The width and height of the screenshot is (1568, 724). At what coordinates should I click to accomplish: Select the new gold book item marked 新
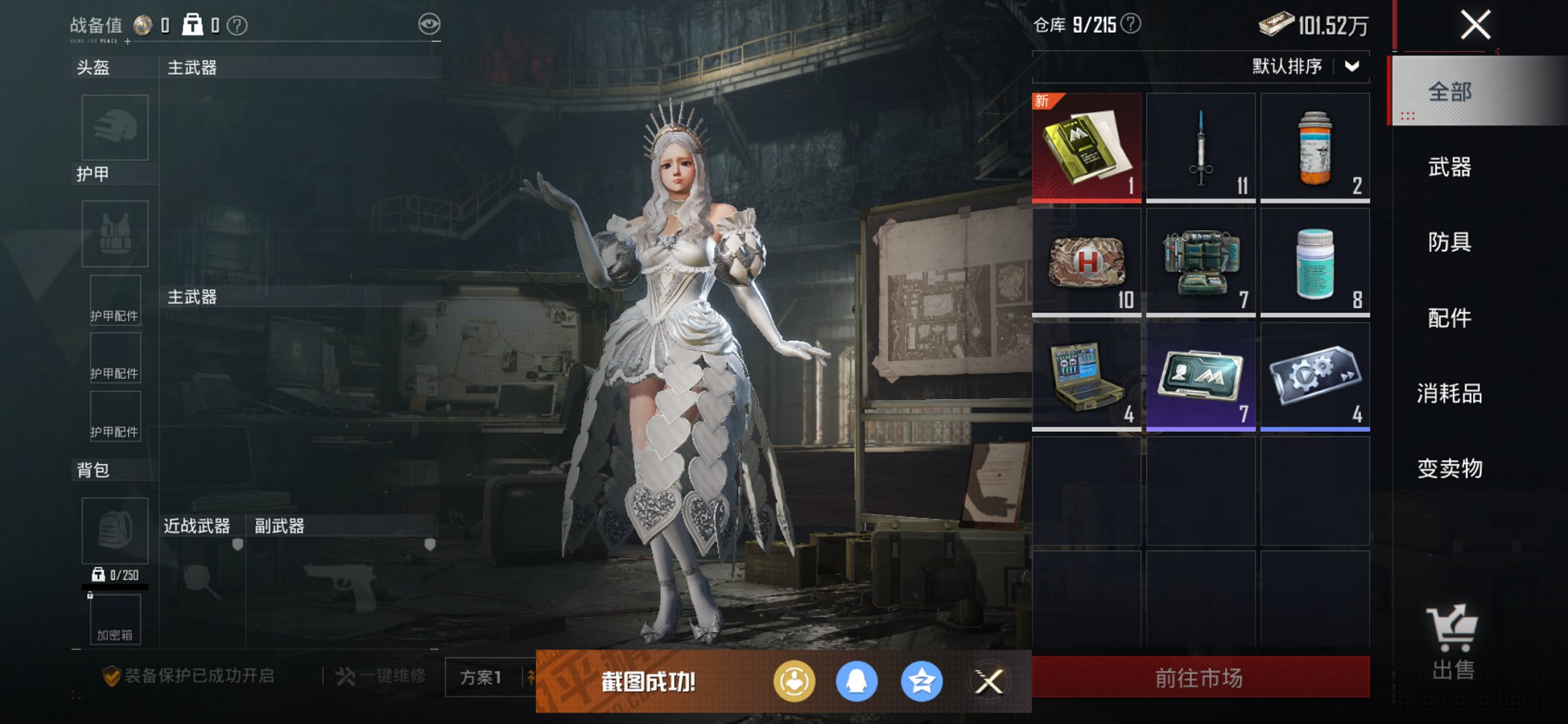click(1086, 145)
